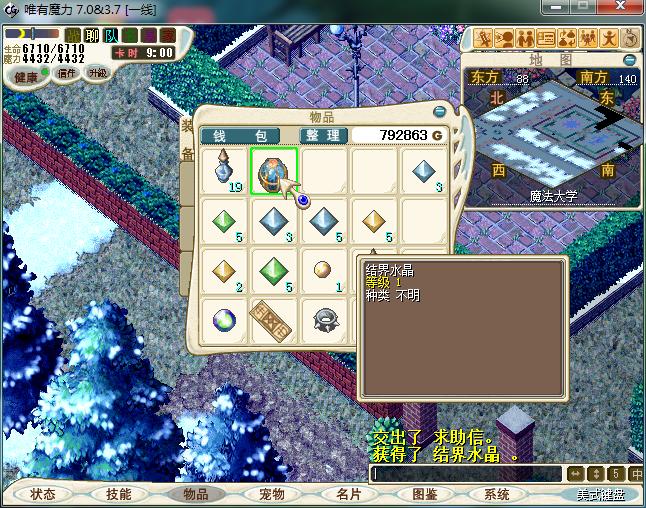
Task: Toggle the 物品 (Items) menu button
Action: pyautogui.click(x=195, y=494)
